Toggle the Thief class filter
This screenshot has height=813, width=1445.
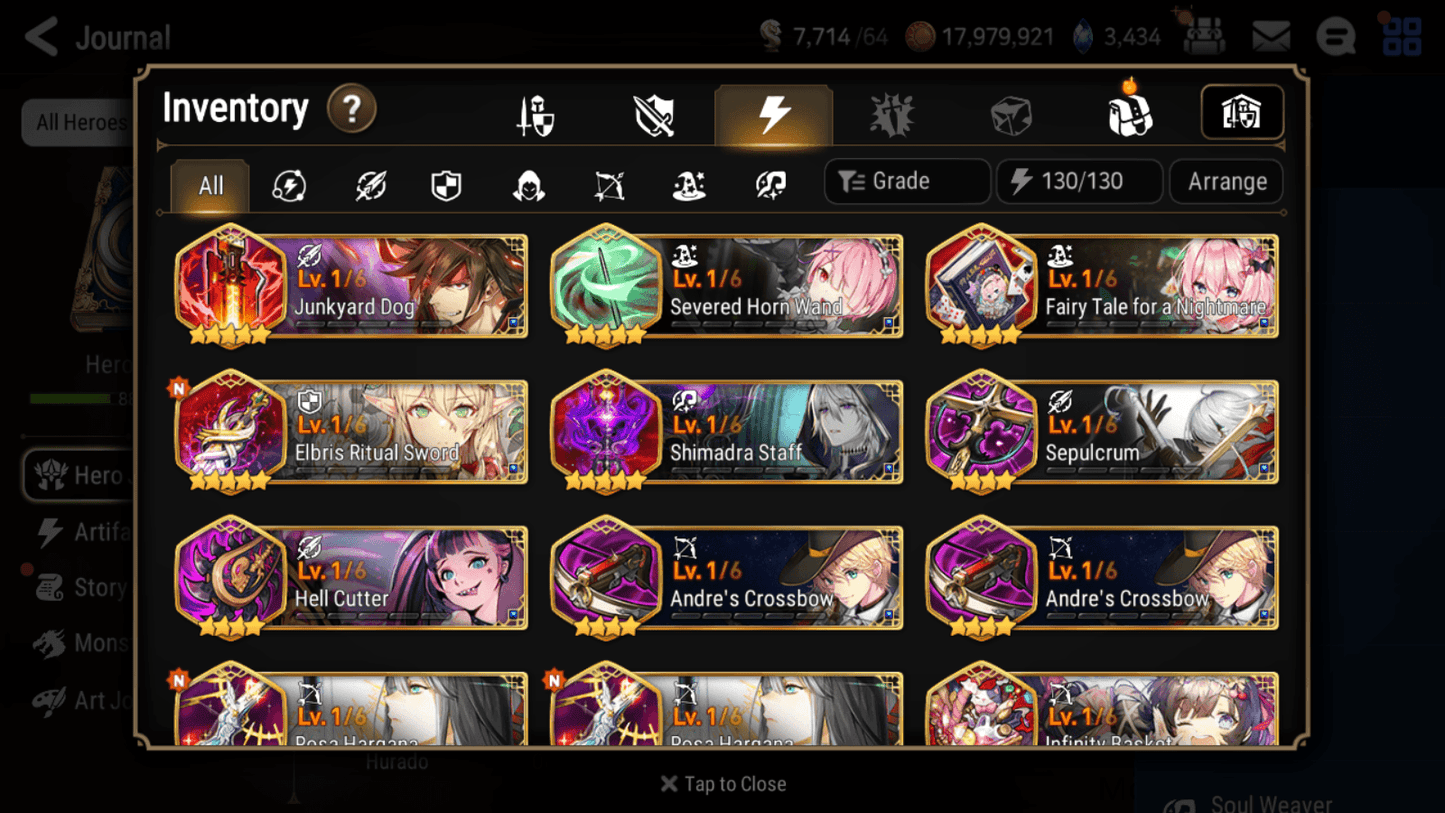[525, 185]
